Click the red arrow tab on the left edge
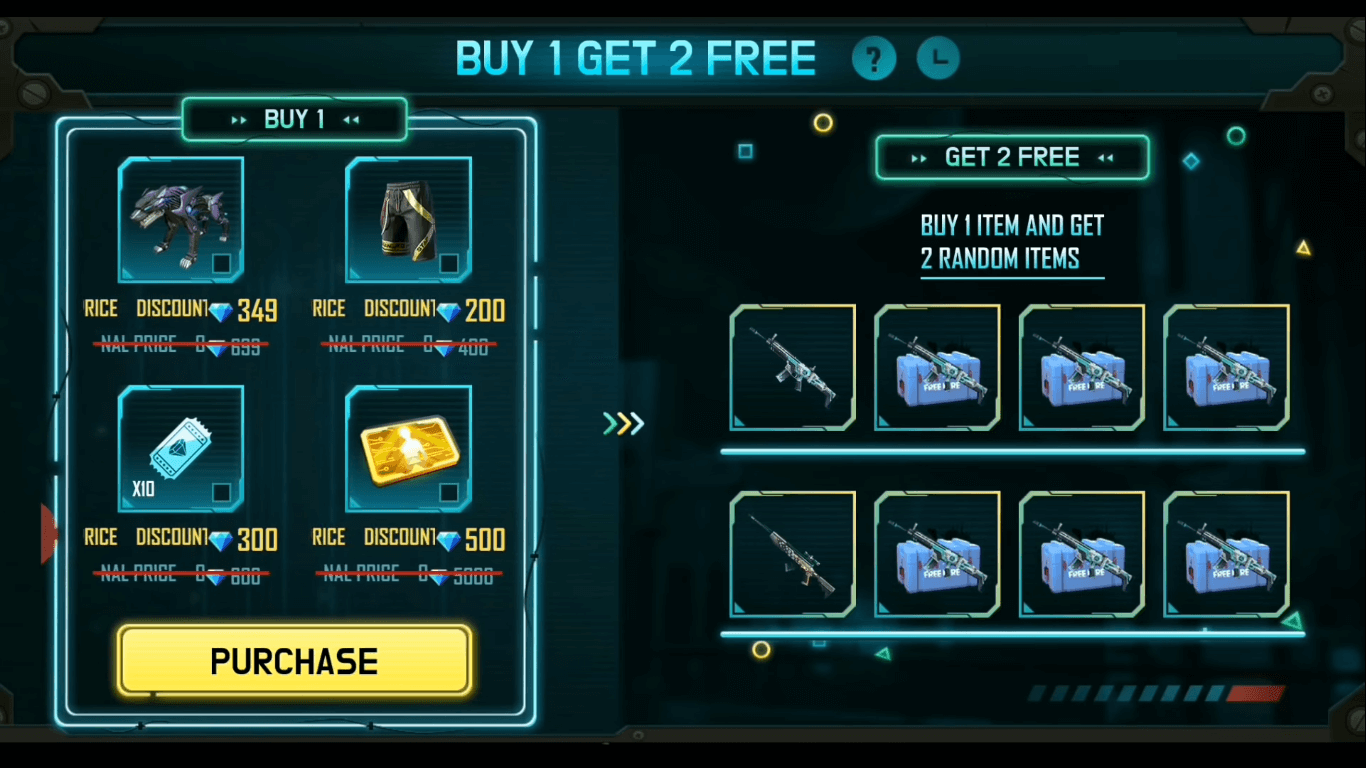 pyautogui.click(x=47, y=534)
